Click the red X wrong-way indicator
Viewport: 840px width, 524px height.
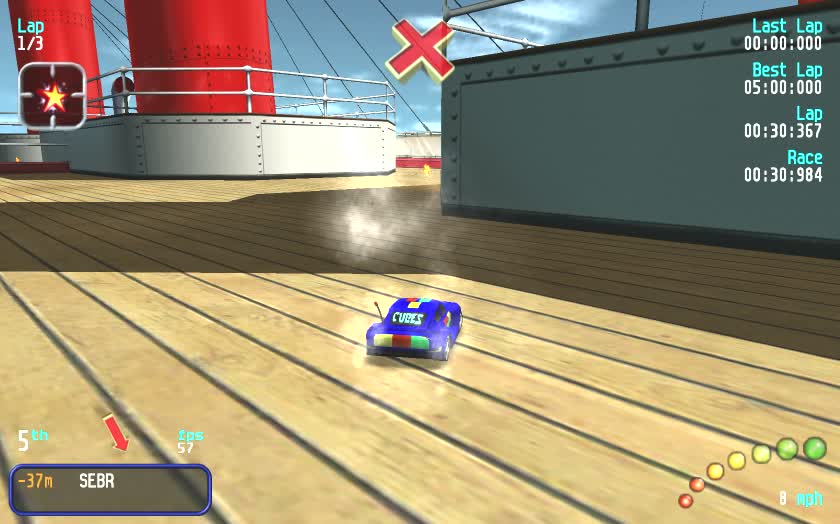point(420,48)
